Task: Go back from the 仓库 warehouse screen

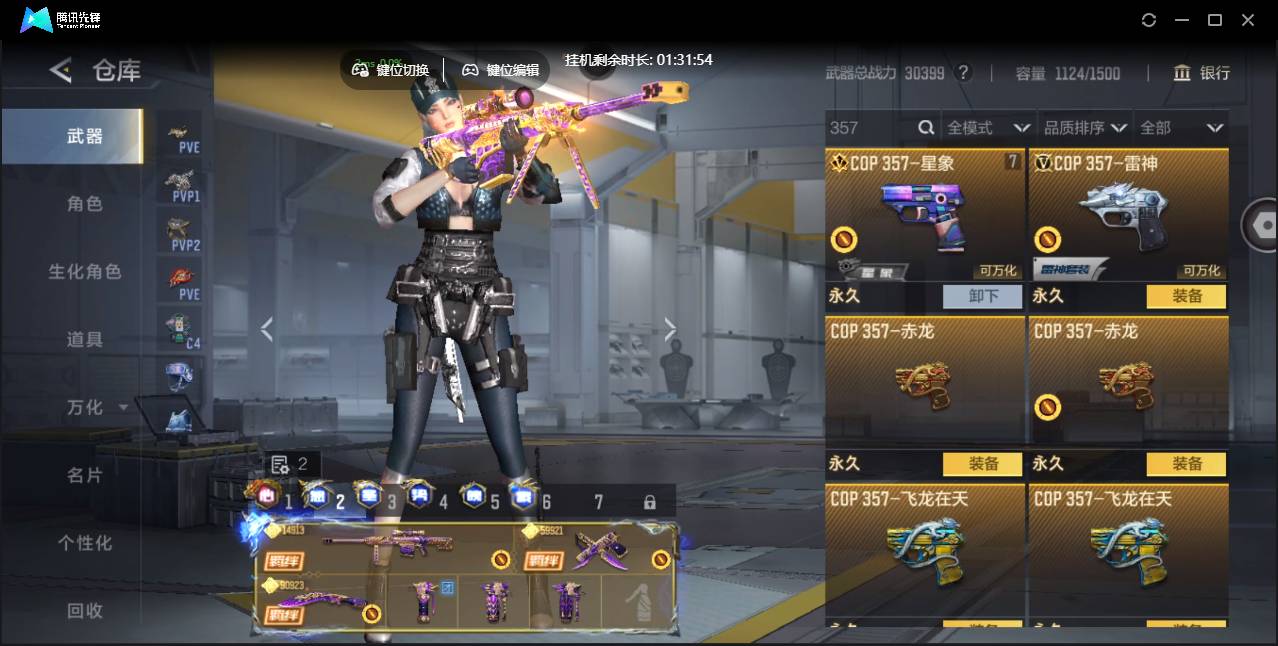Action: point(61,70)
